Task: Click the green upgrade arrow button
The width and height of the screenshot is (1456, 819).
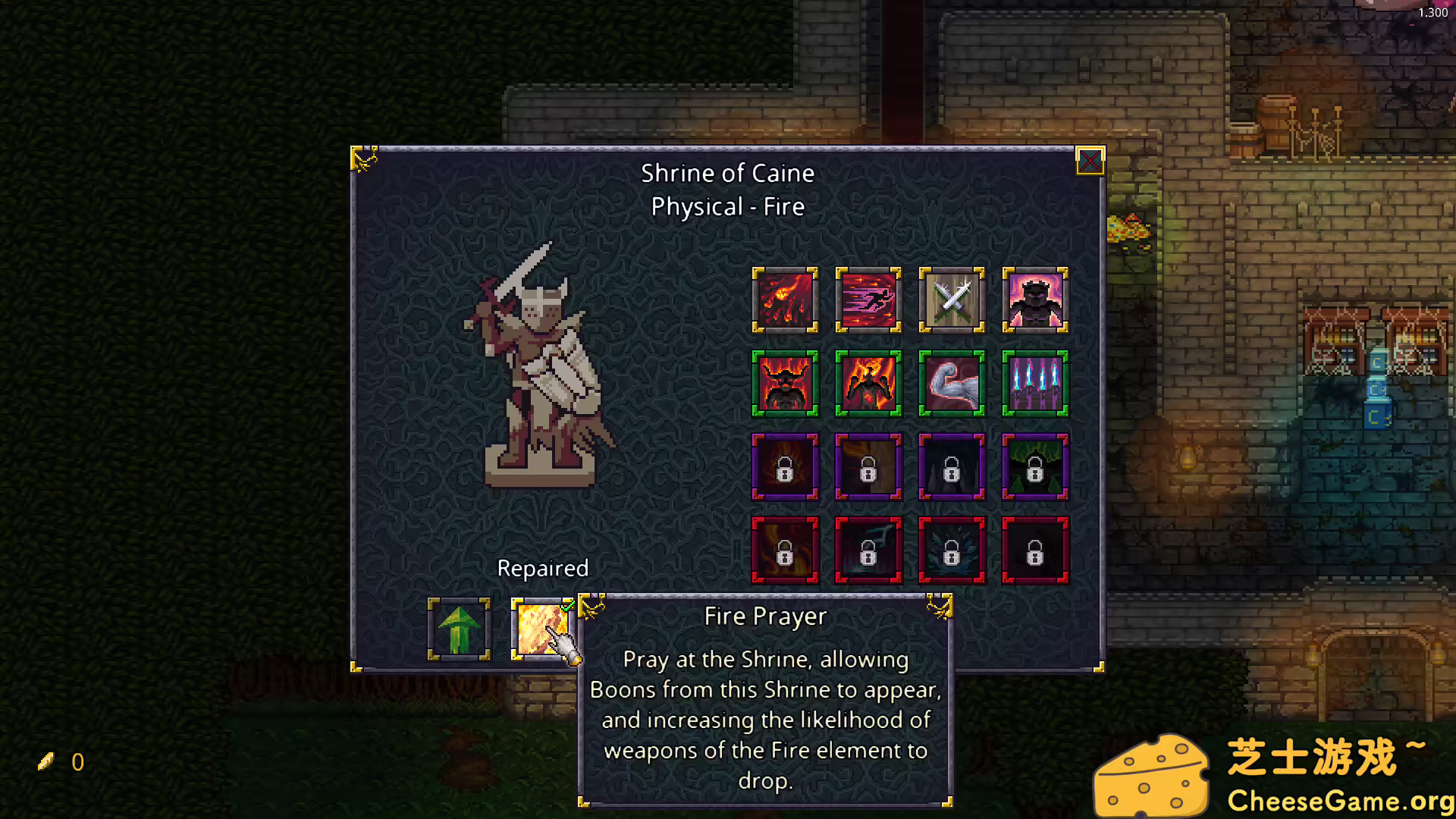Action: point(458,629)
